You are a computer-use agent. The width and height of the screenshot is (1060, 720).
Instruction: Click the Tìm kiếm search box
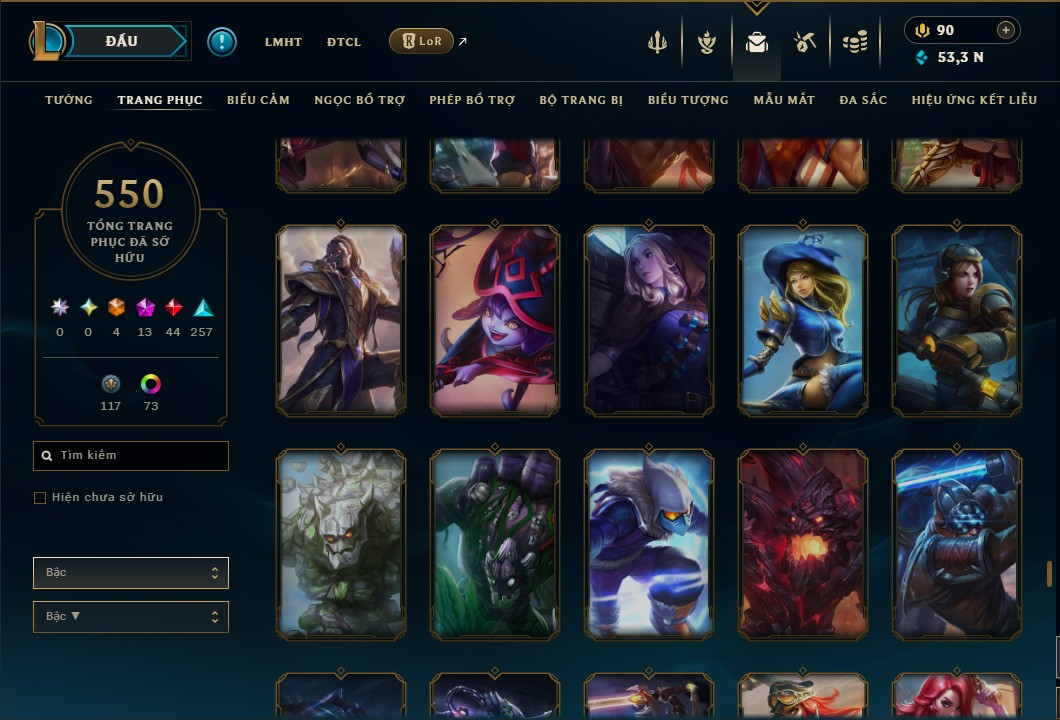coord(131,456)
